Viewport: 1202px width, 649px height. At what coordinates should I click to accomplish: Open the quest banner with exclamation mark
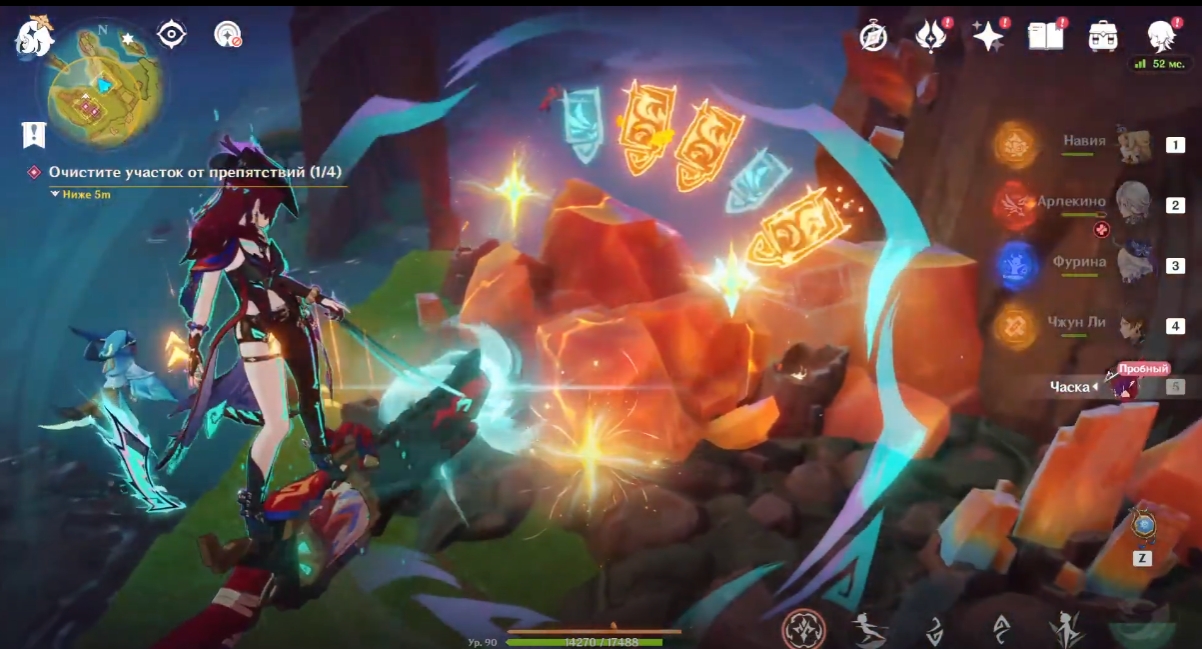tap(34, 134)
